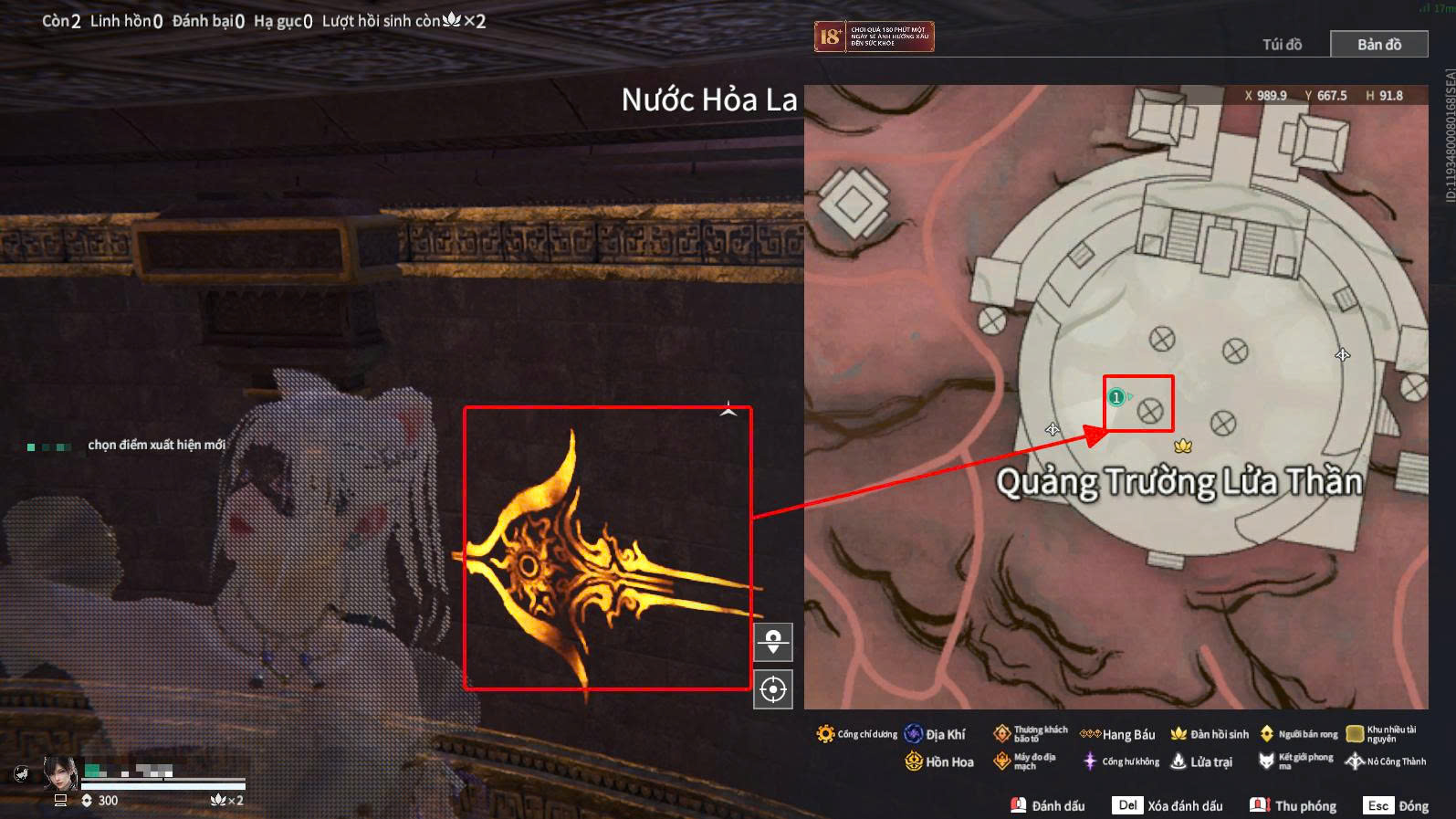Click the crosshair locate button beside map
This screenshot has width=1456, height=819.
tap(773, 689)
